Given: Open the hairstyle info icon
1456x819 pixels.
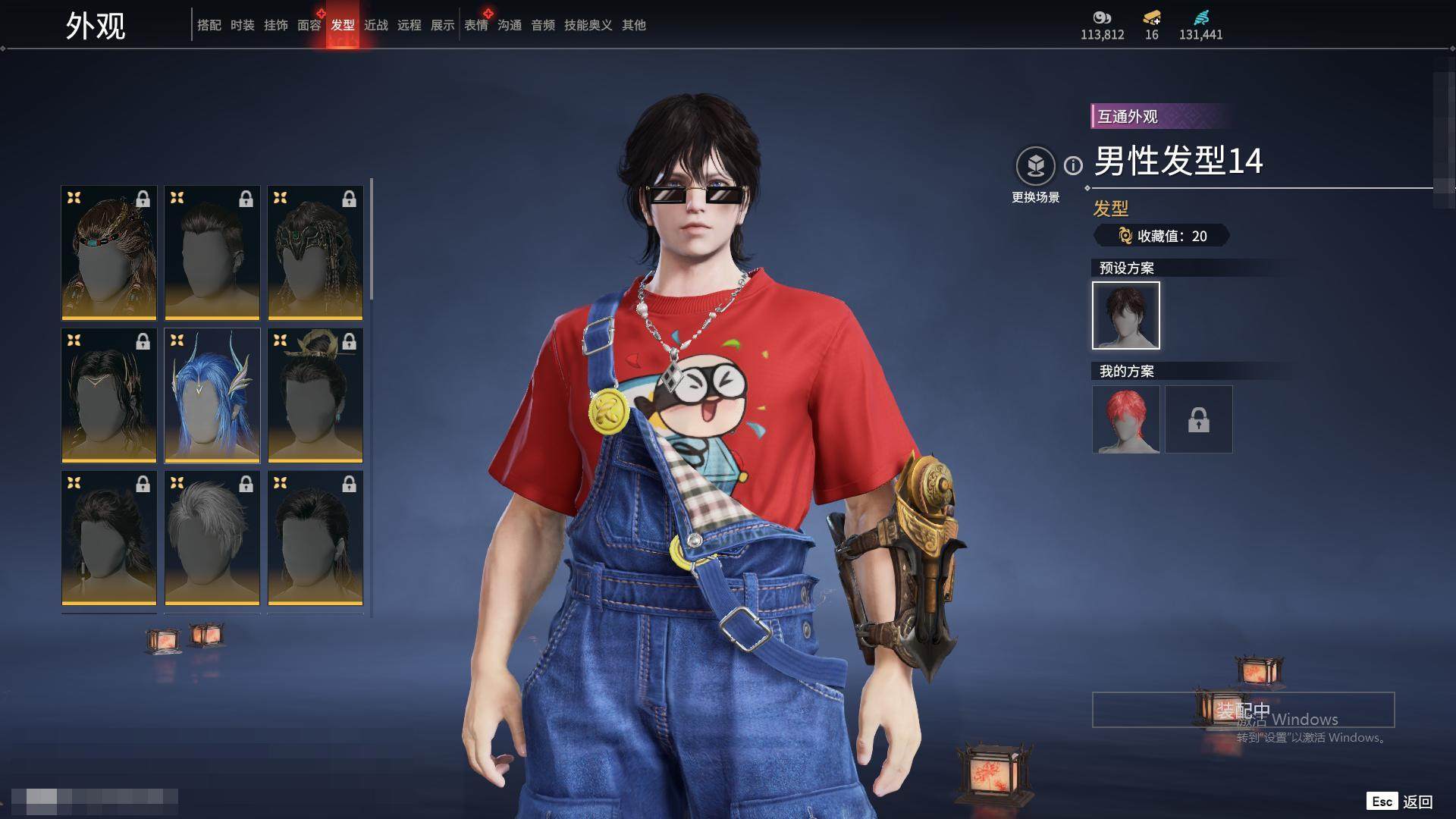Looking at the screenshot, I should (x=1073, y=165).
